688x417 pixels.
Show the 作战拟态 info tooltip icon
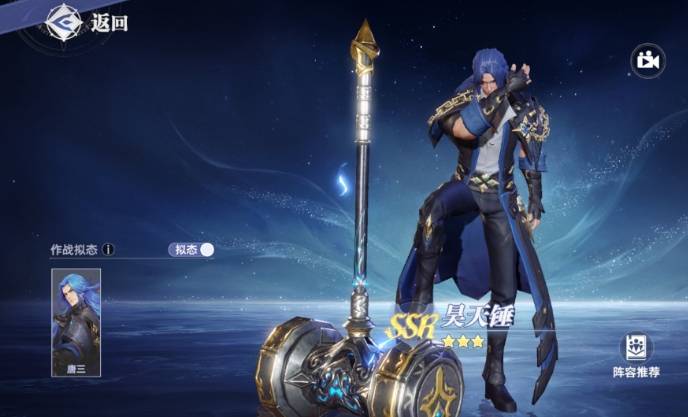[x=108, y=250]
